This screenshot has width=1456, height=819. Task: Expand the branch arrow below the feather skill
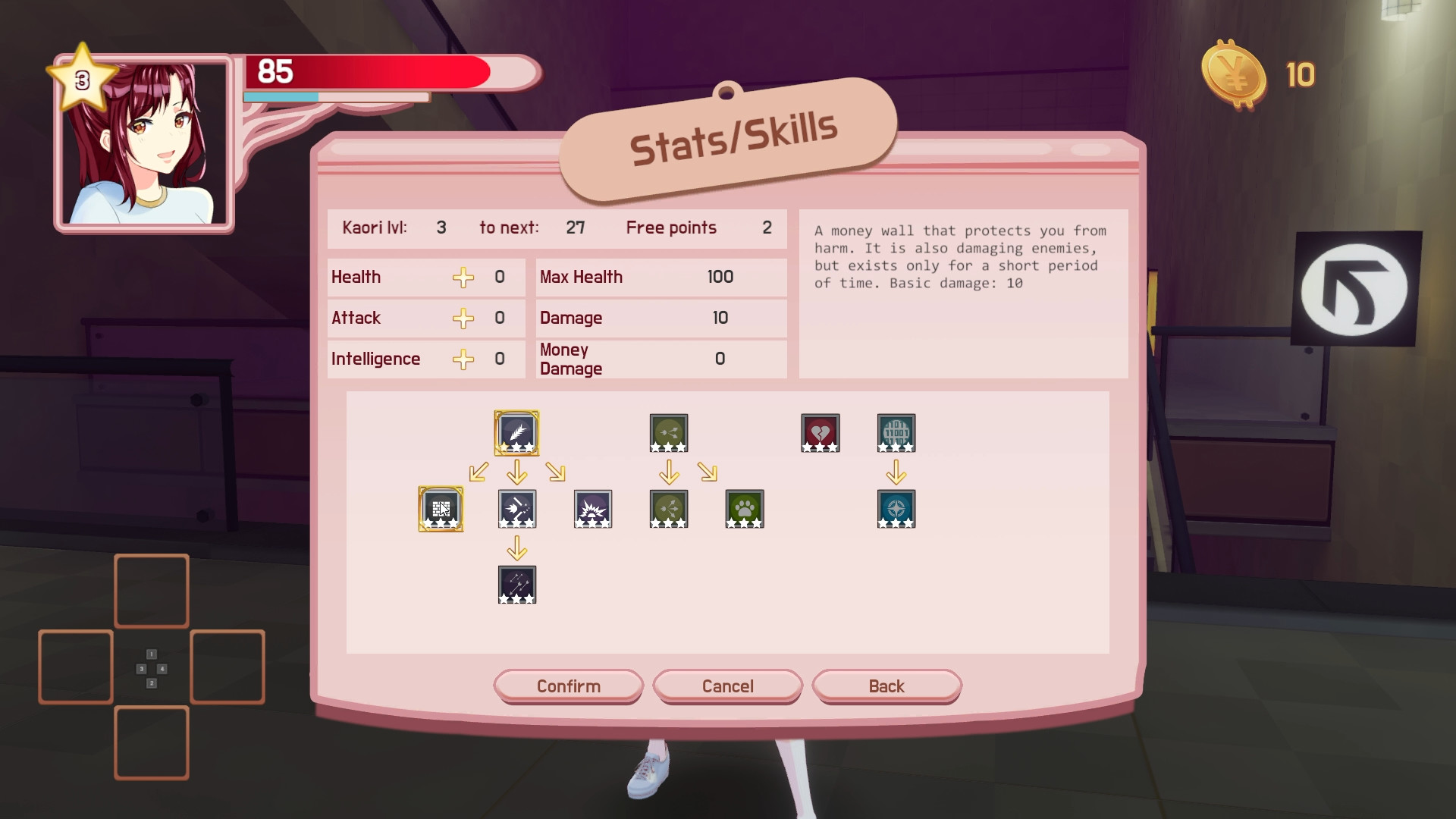(517, 472)
